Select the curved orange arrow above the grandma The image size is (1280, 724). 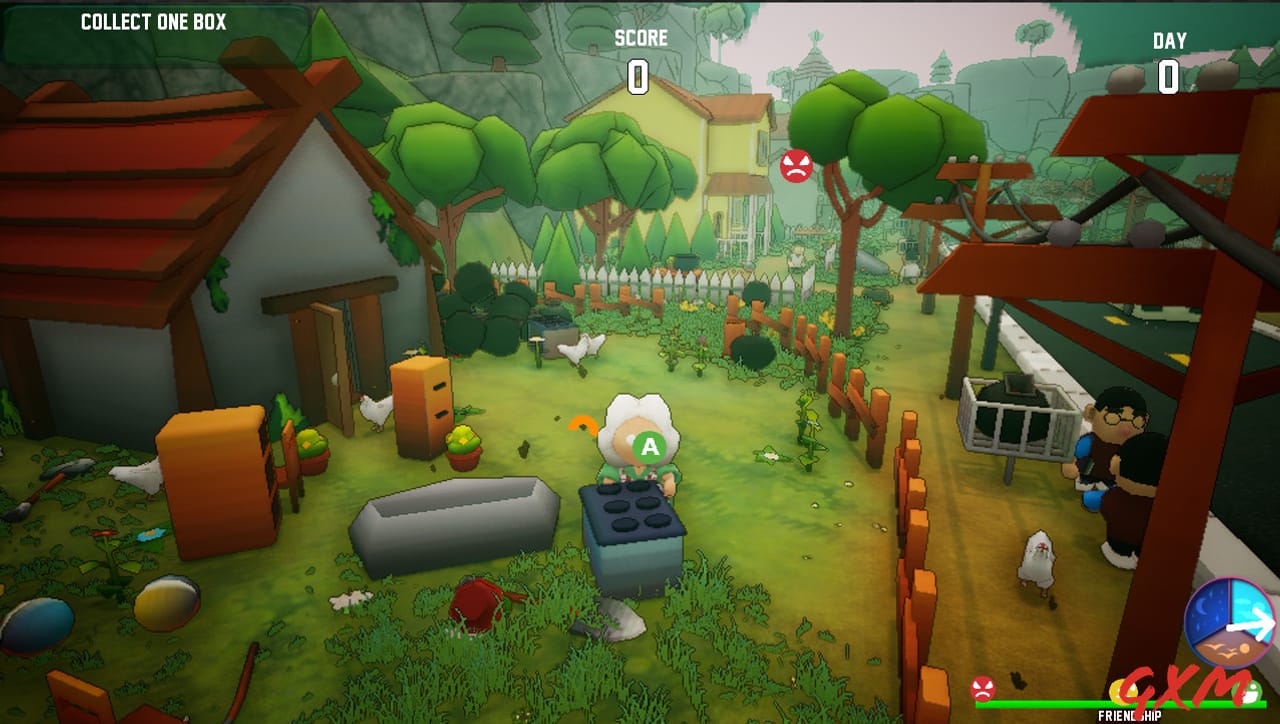pyautogui.click(x=581, y=424)
